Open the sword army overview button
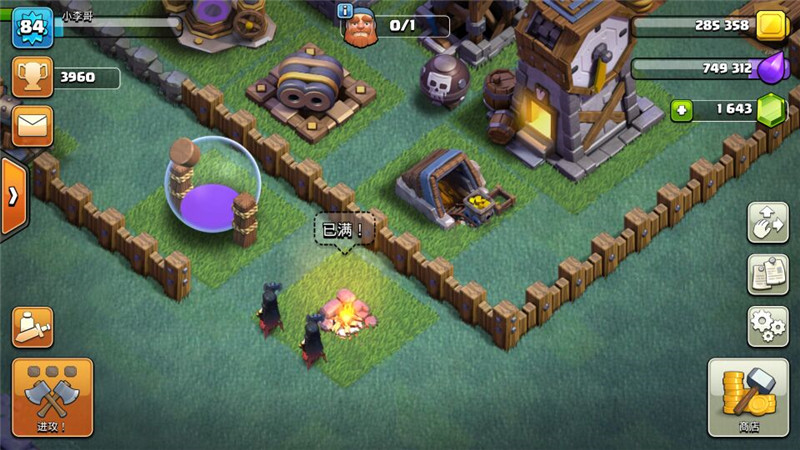 click(x=32, y=326)
